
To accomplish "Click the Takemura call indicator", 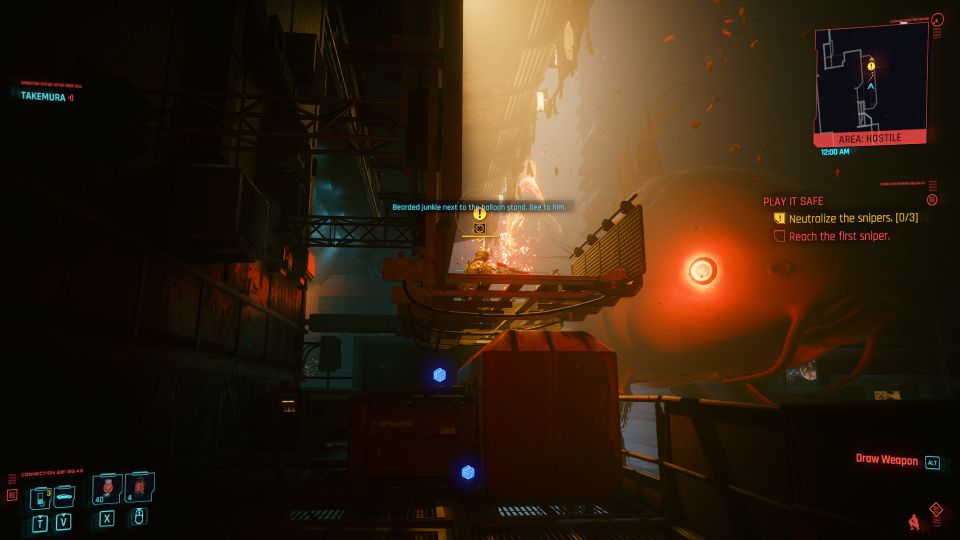I will [46, 96].
